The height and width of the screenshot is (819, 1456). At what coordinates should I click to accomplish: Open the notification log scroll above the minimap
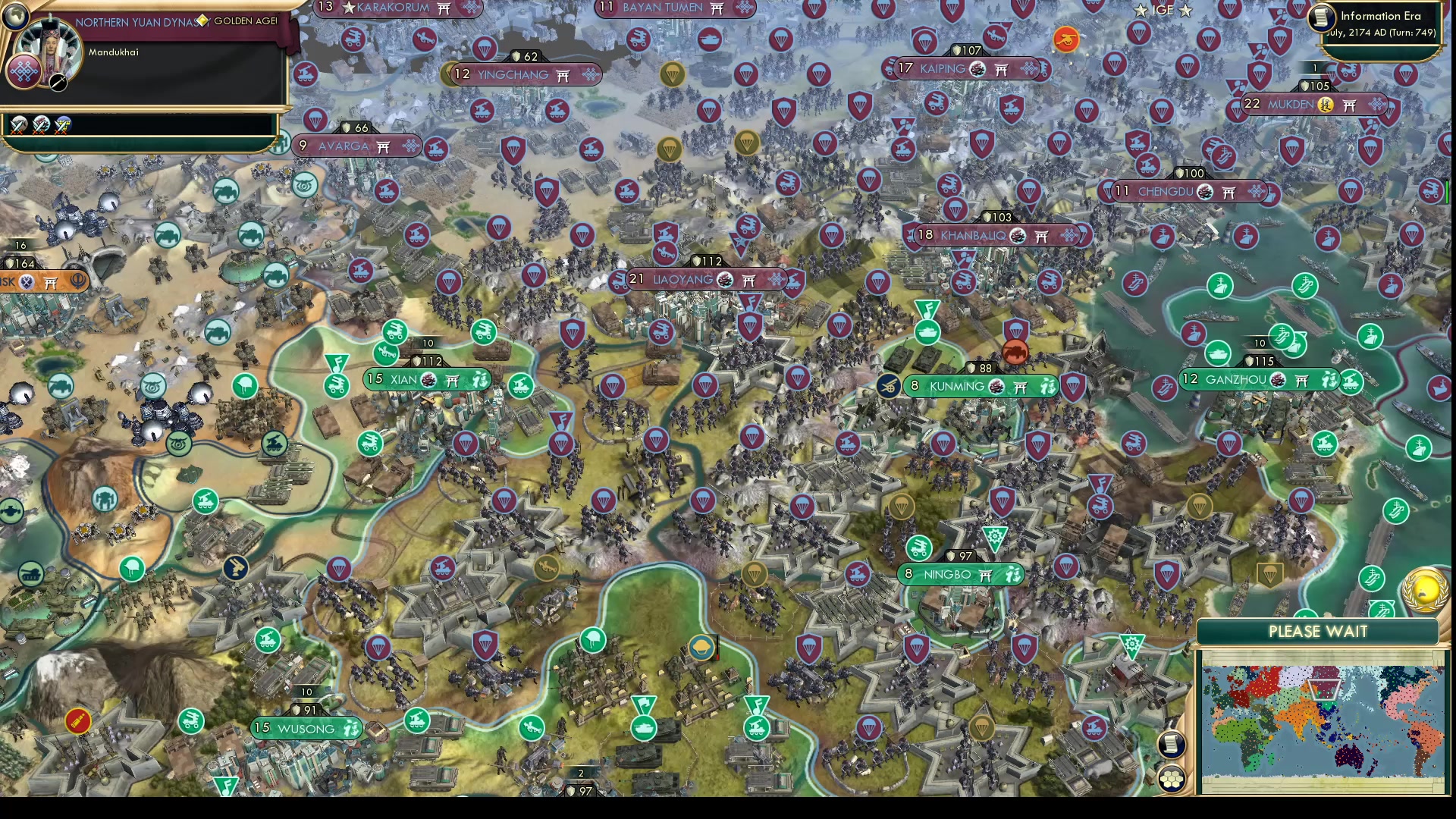[1170, 745]
